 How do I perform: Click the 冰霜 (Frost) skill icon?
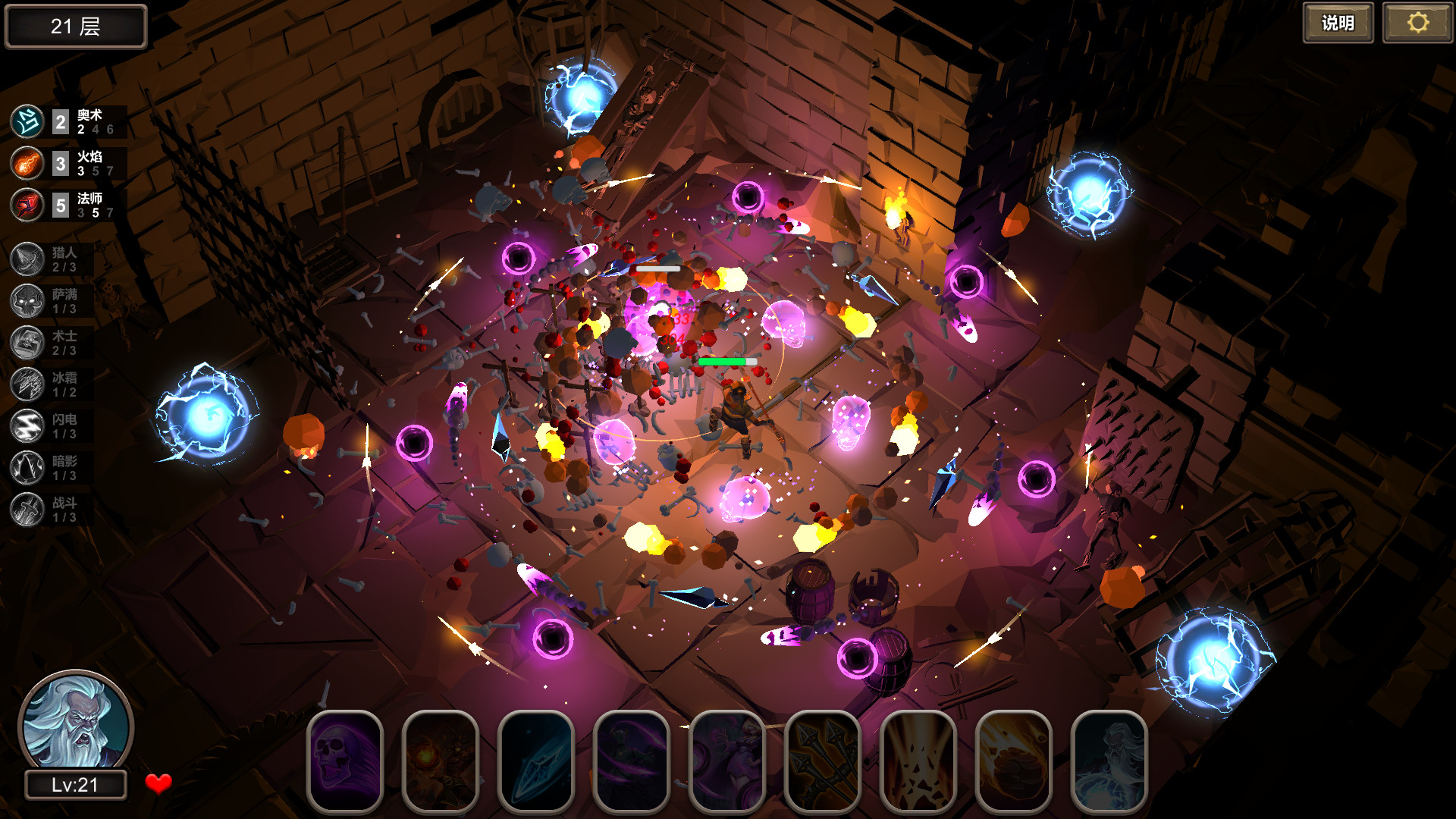click(x=27, y=385)
